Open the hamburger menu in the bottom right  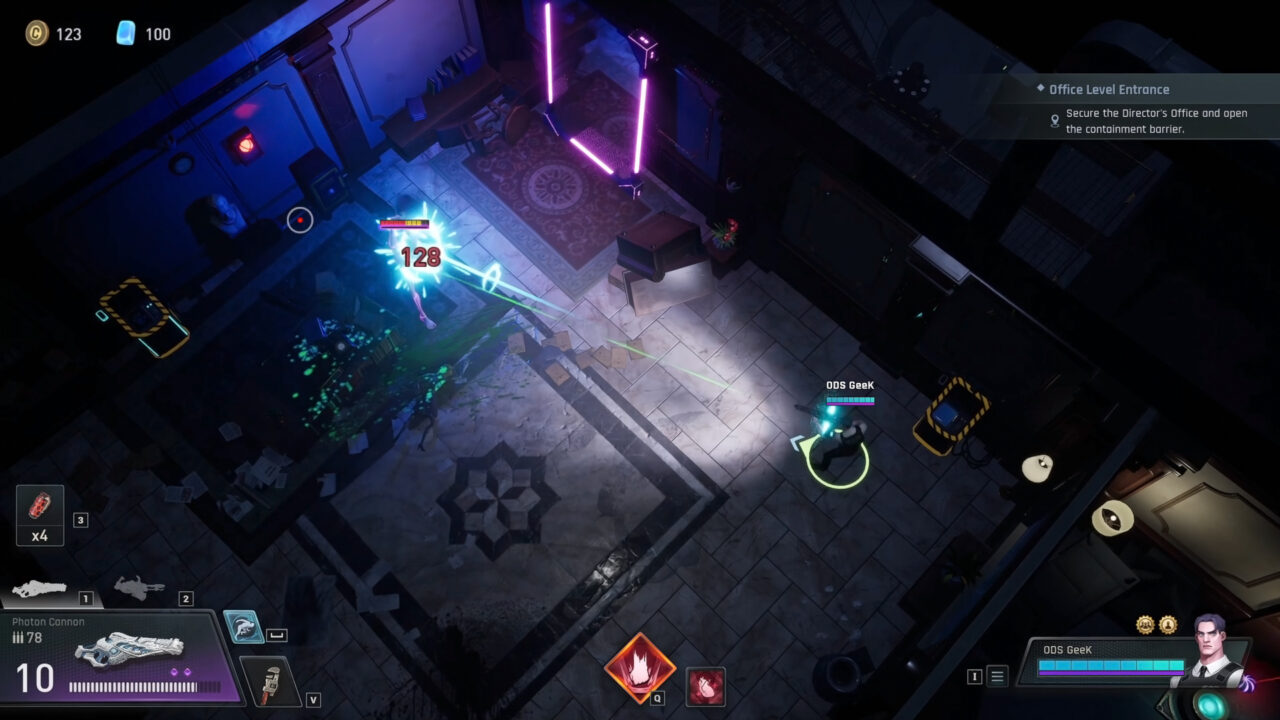[x=996, y=676]
